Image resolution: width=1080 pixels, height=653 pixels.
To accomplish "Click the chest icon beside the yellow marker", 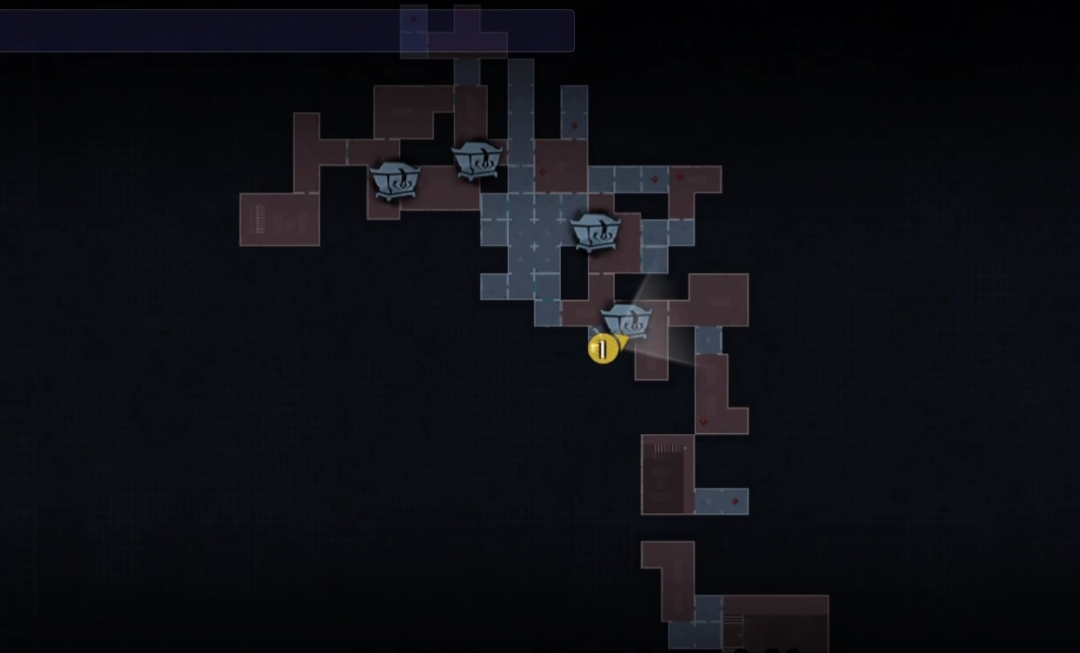I will 628,322.
